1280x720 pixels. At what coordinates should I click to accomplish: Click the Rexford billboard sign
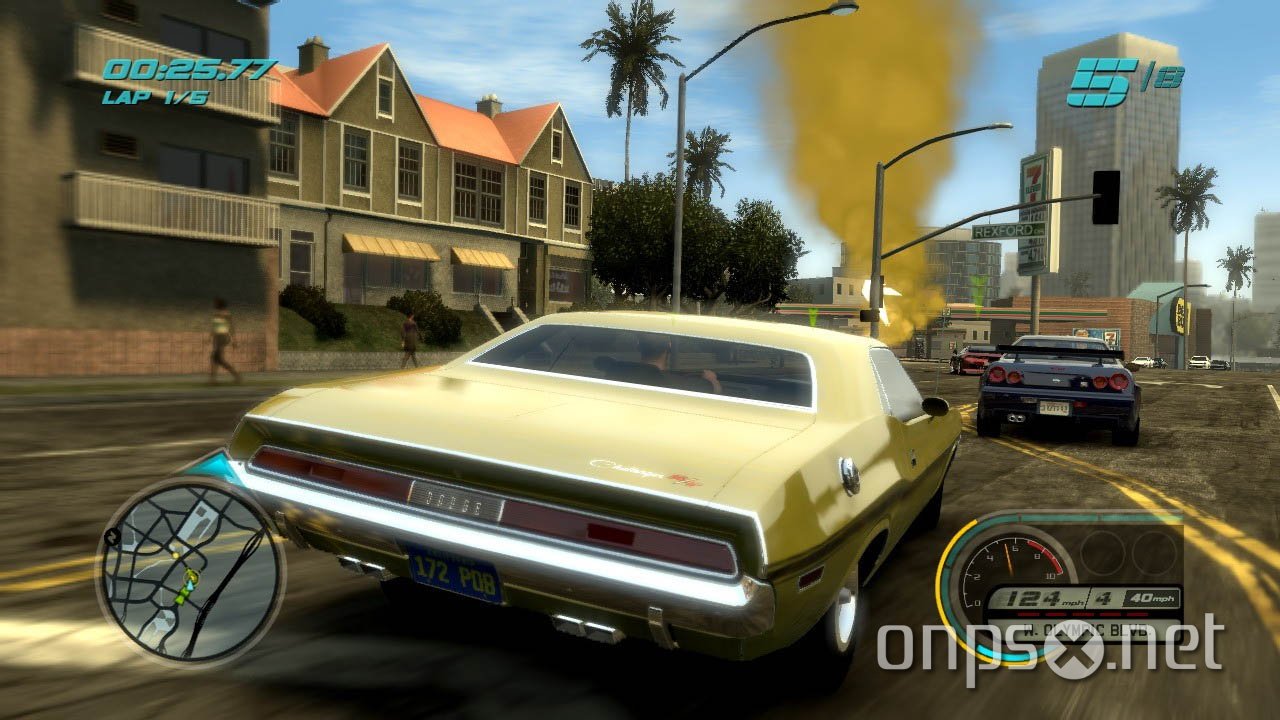(1008, 231)
